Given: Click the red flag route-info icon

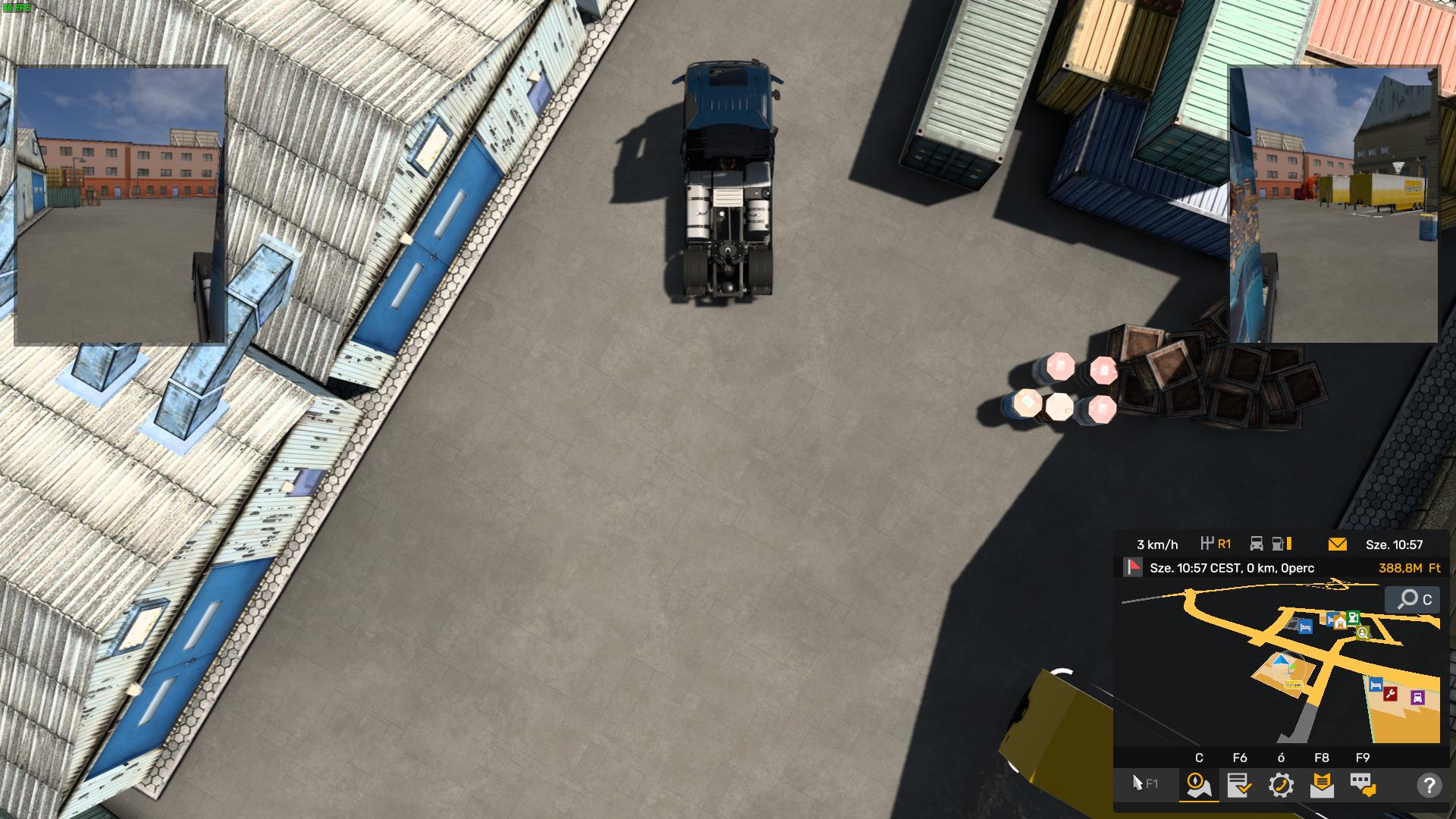Looking at the screenshot, I should (x=1134, y=568).
